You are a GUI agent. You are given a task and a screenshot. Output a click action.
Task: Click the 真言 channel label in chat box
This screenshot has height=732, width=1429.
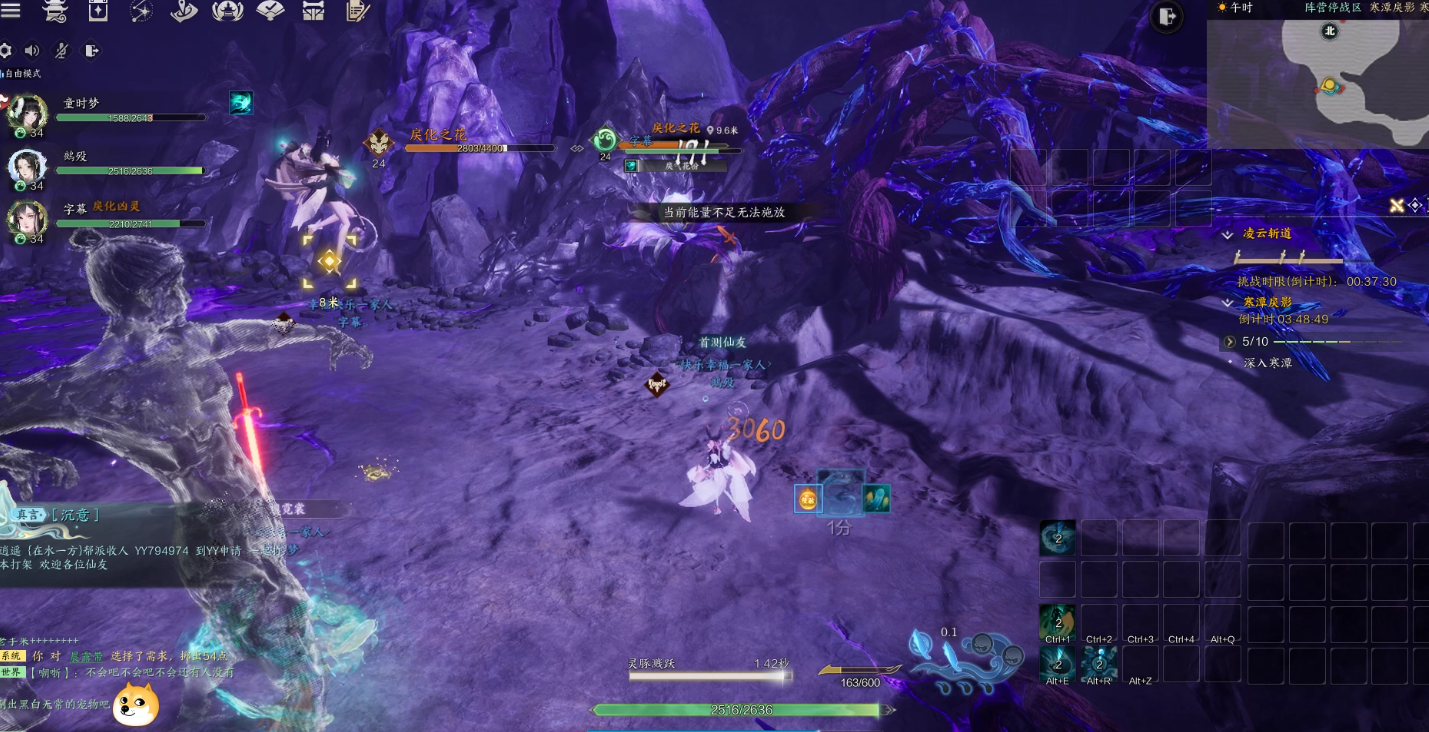(27, 515)
